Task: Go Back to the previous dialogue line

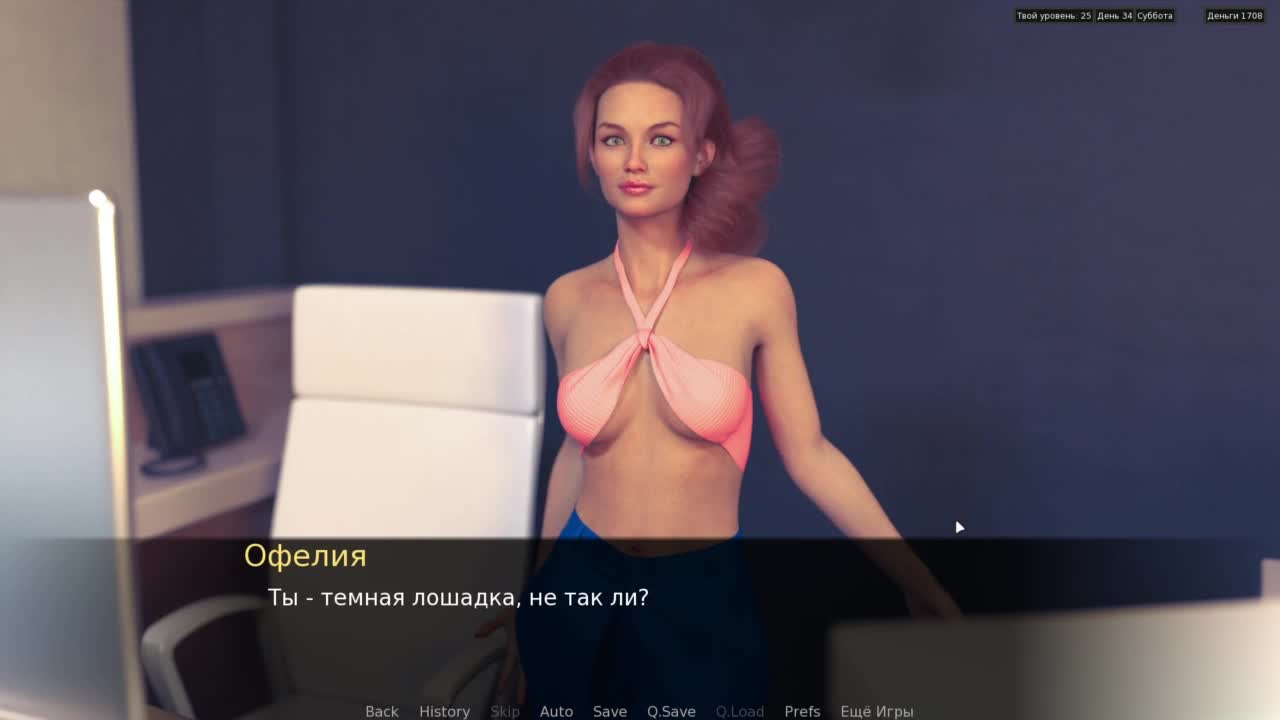Action: pyautogui.click(x=381, y=711)
